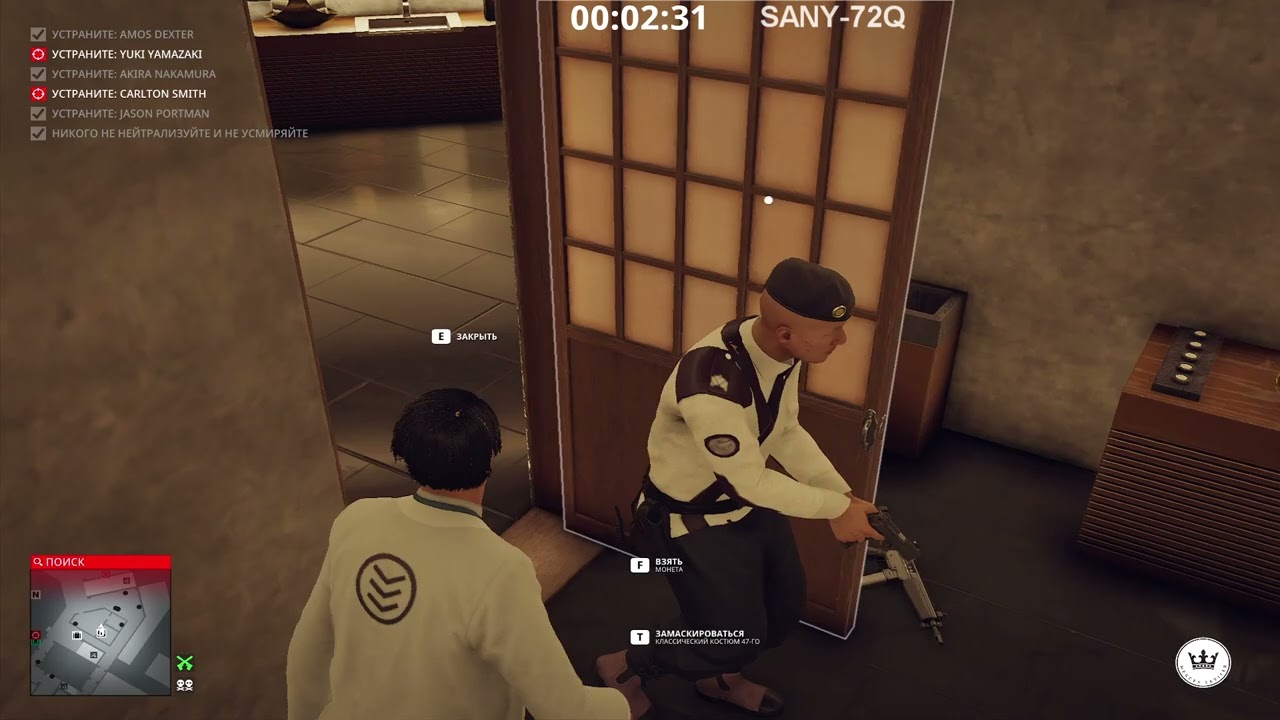The height and width of the screenshot is (720, 1280).
Task: Click the crown channel logo watermark
Action: point(1203,662)
